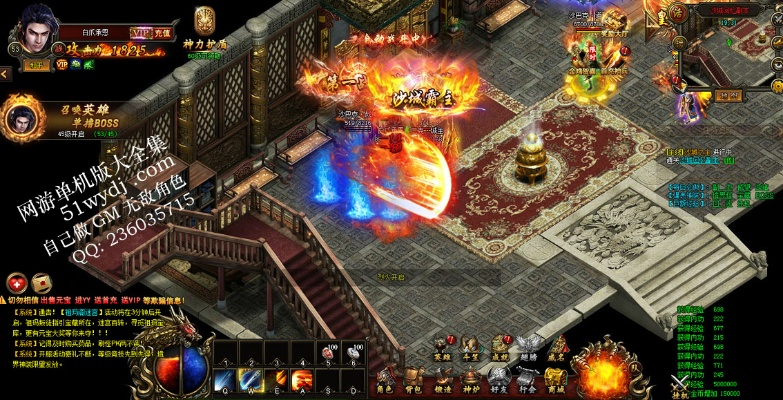This screenshot has width=783, height=400.
Task: Open the 威名 prestige menu
Action: pos(556,347)
